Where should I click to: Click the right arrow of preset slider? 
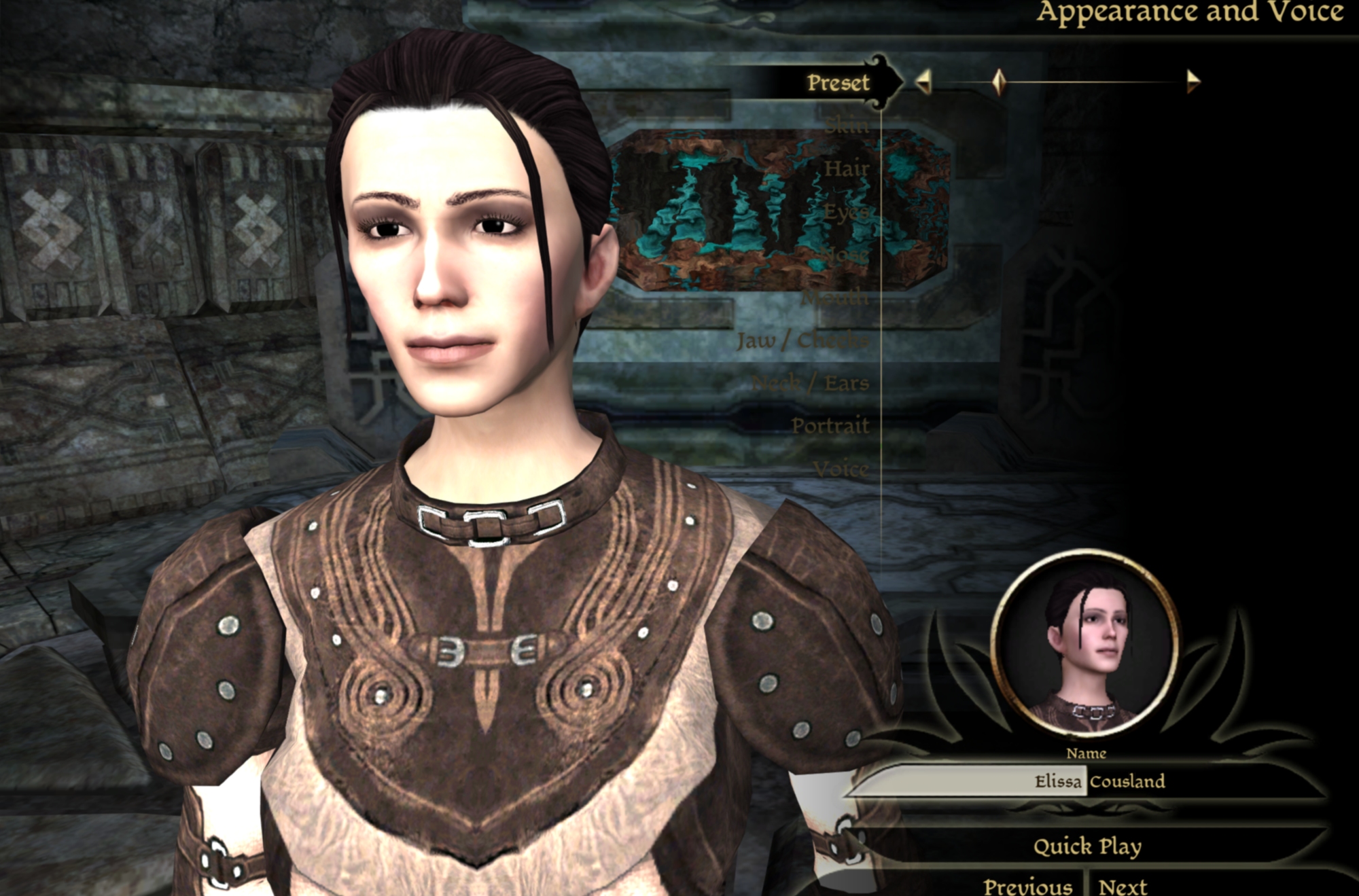(1193, 82)
